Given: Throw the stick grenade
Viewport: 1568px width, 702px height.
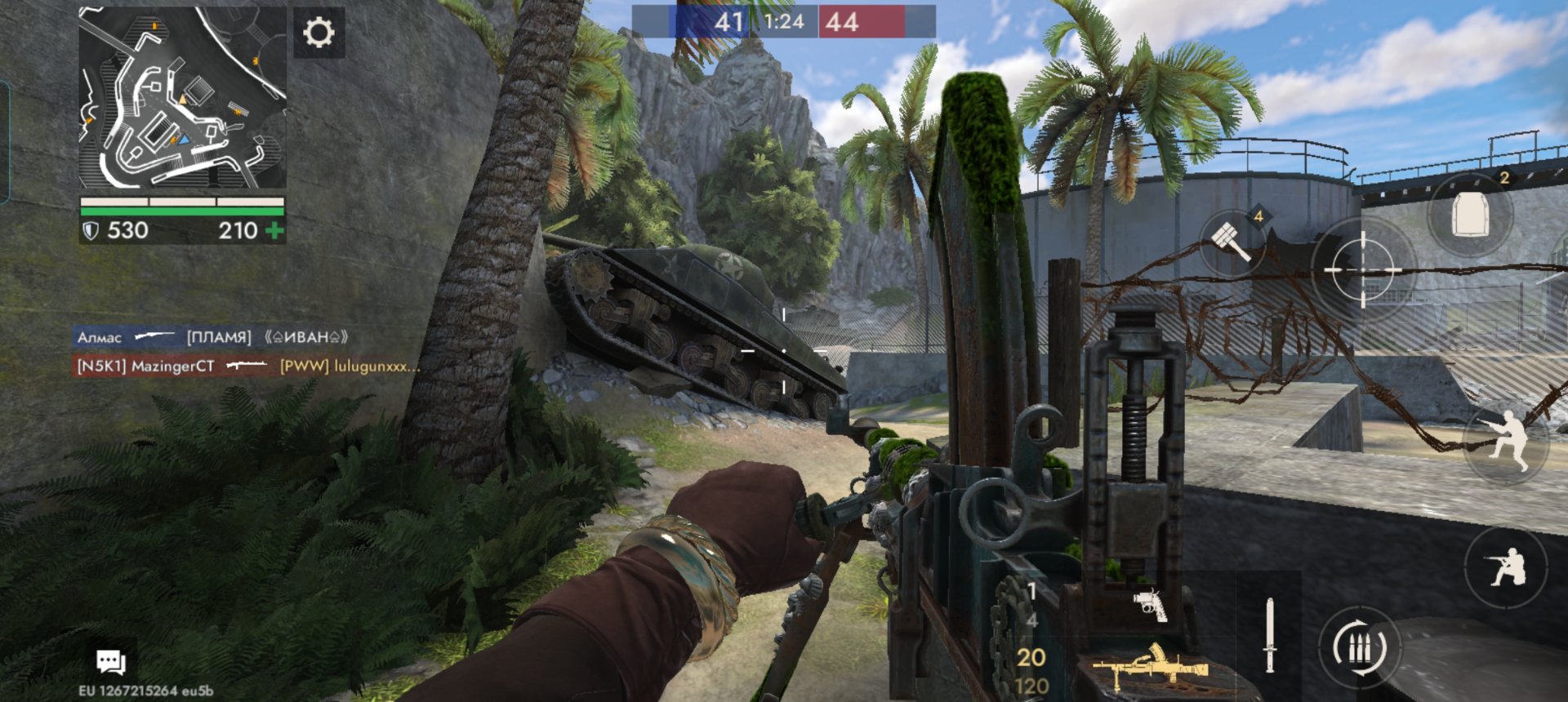Looking at the screenshot, I should click(1232, 240).
